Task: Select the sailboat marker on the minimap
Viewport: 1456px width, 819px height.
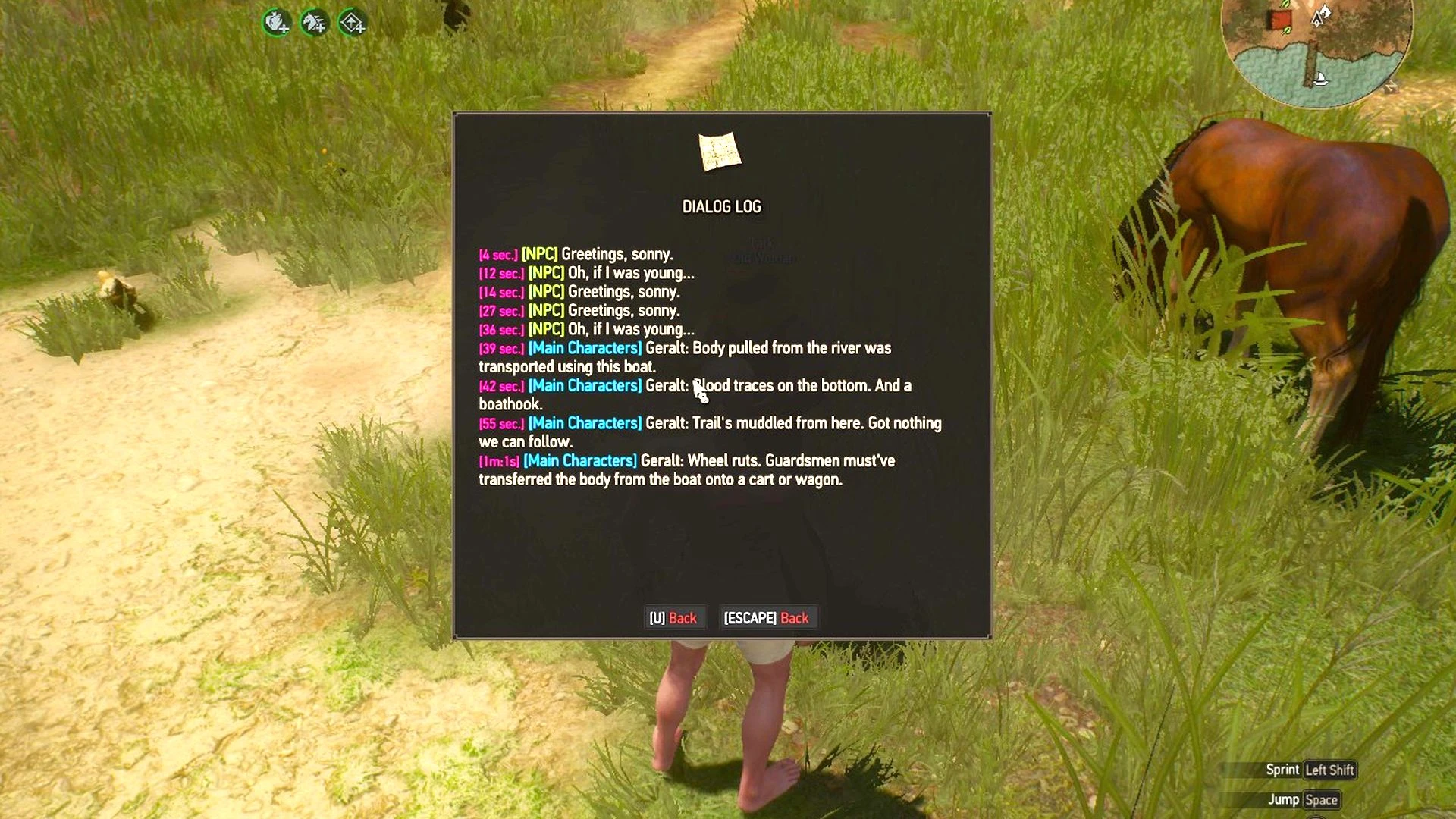Action: pos(1320,79)
